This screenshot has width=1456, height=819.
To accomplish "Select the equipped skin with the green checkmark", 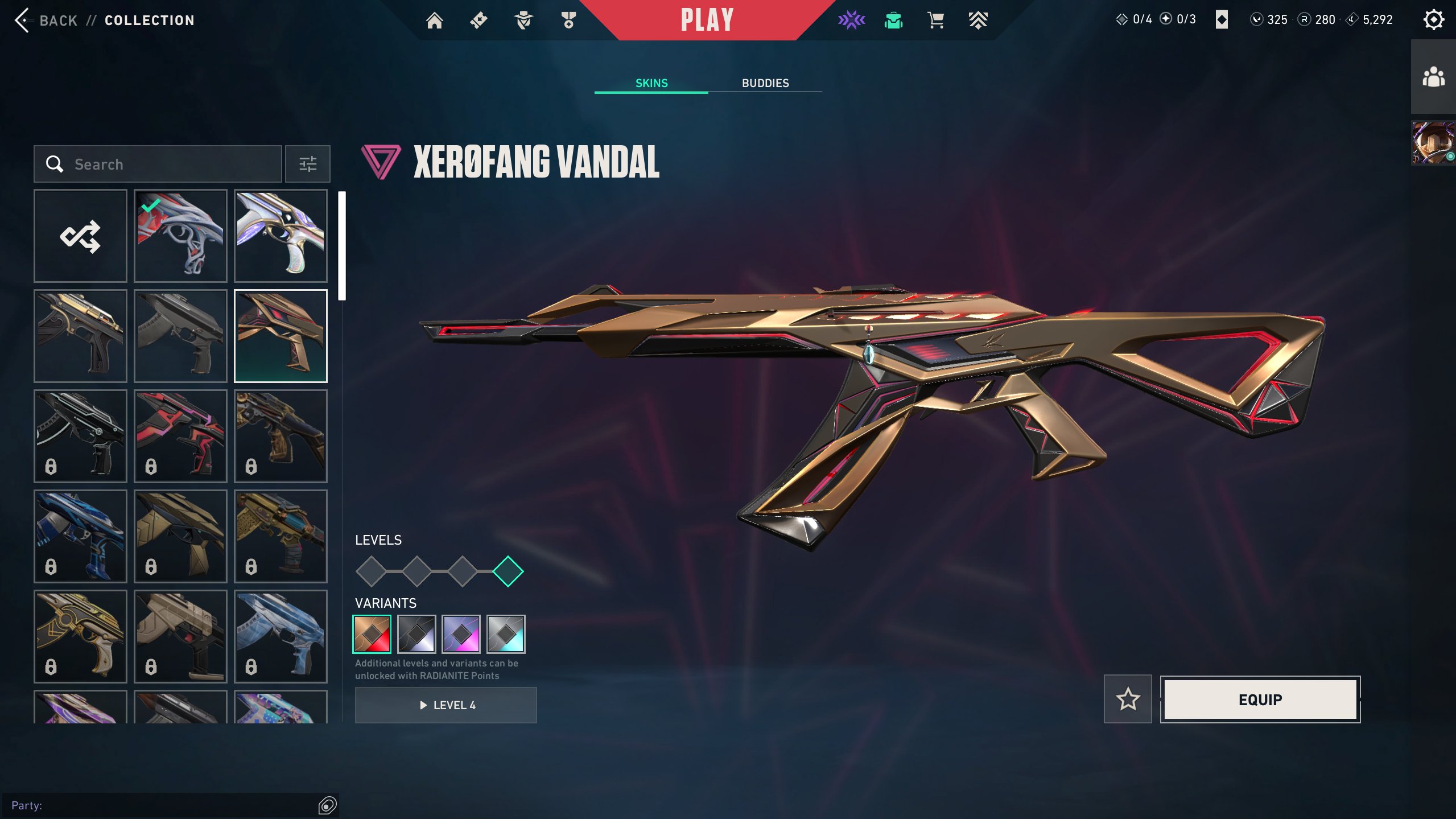I will (180, 236).
